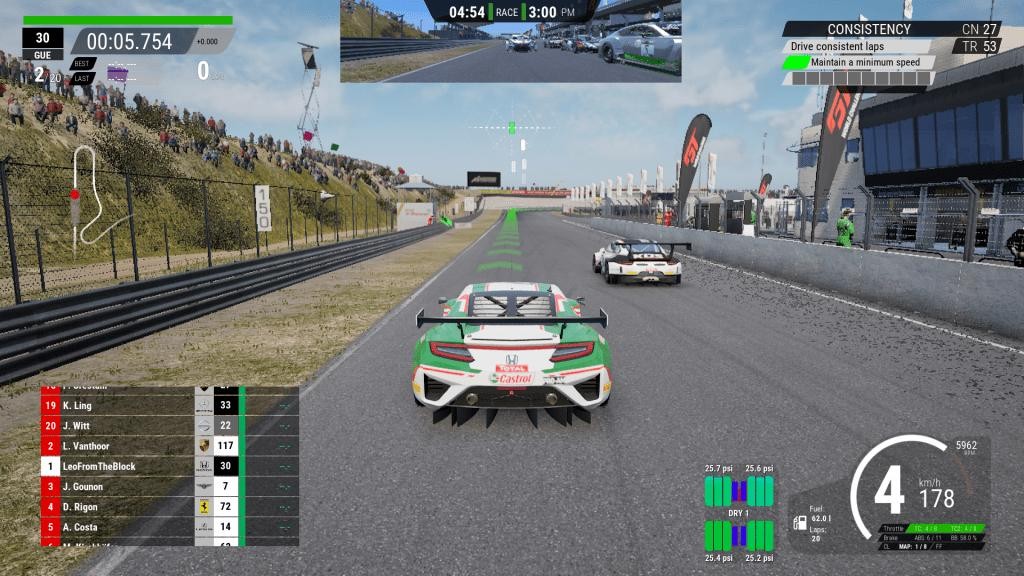
Task: Select the LeoFromTheBlock standings row
Action: (120, 466)
